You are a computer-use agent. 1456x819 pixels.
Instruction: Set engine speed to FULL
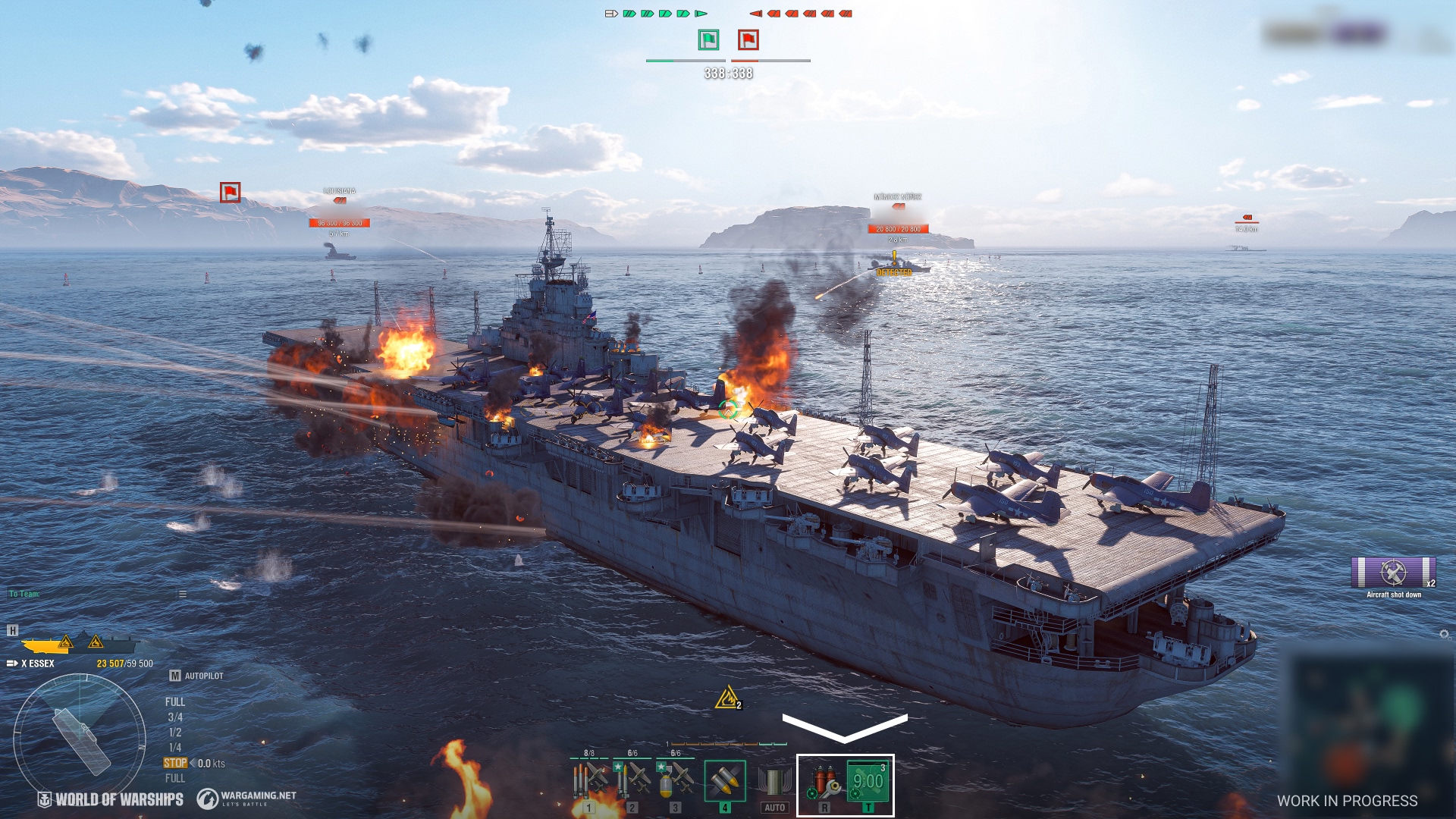(x=175, y=701)
